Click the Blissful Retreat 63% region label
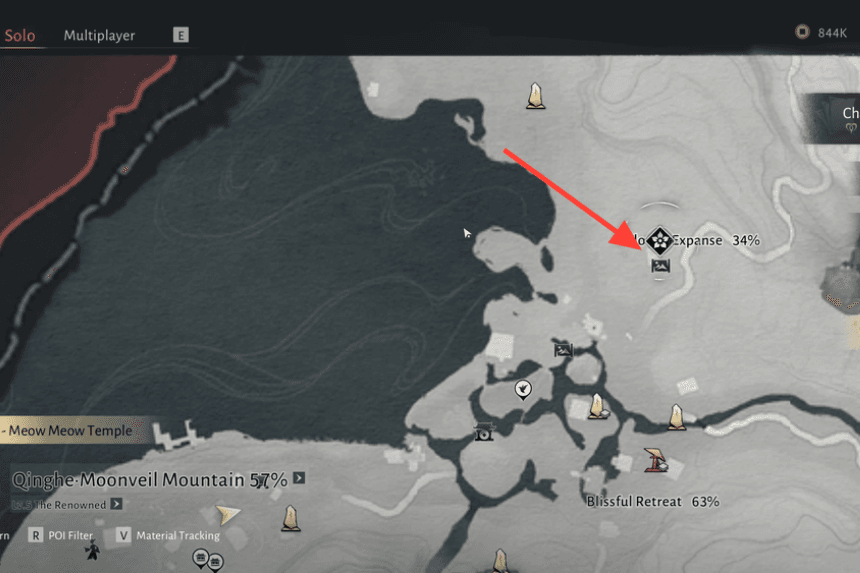Image resolution: width=860 pixels, height=573 pixels. [652, 501]
